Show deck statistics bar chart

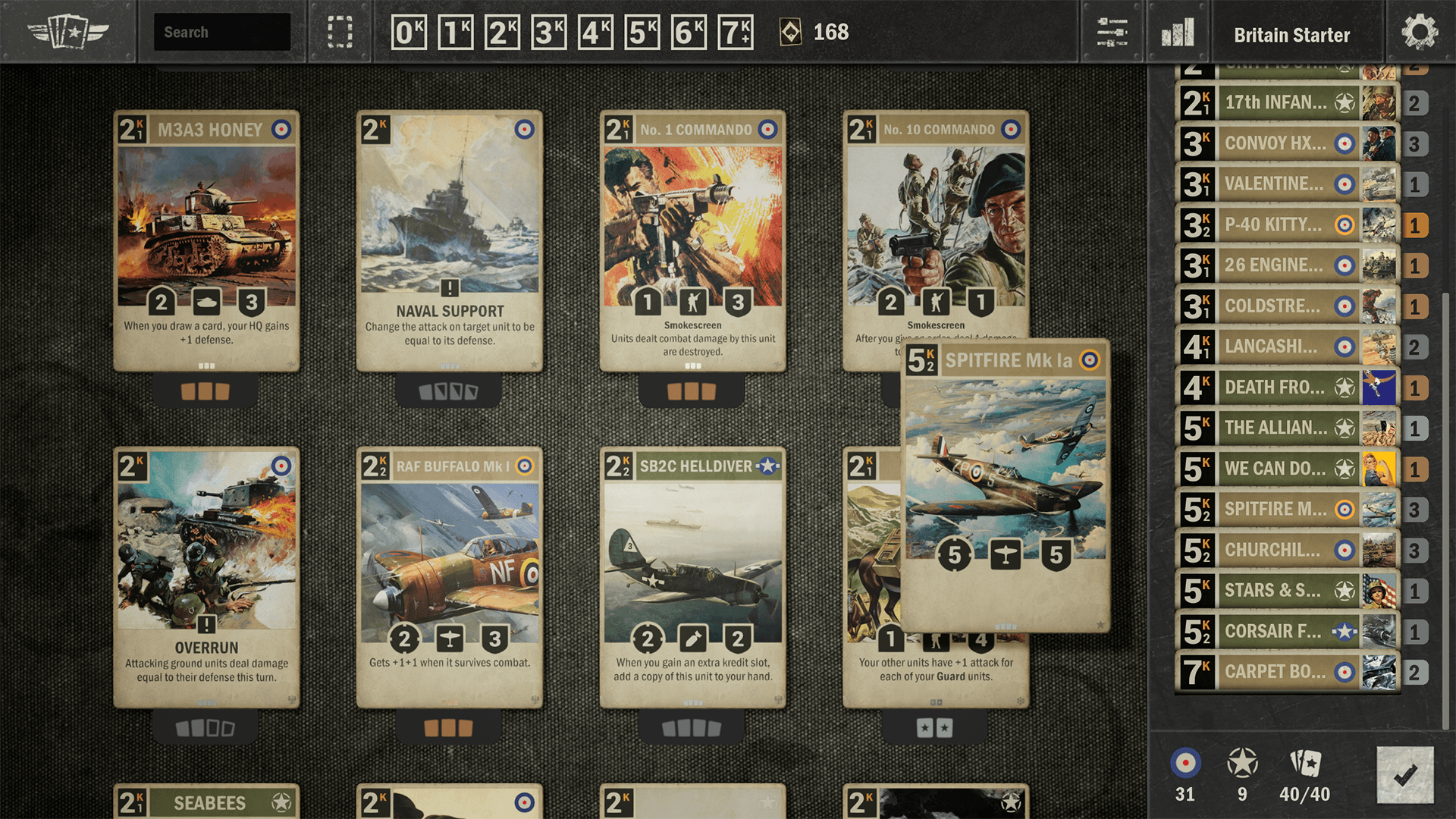[x=1178, y=33]
